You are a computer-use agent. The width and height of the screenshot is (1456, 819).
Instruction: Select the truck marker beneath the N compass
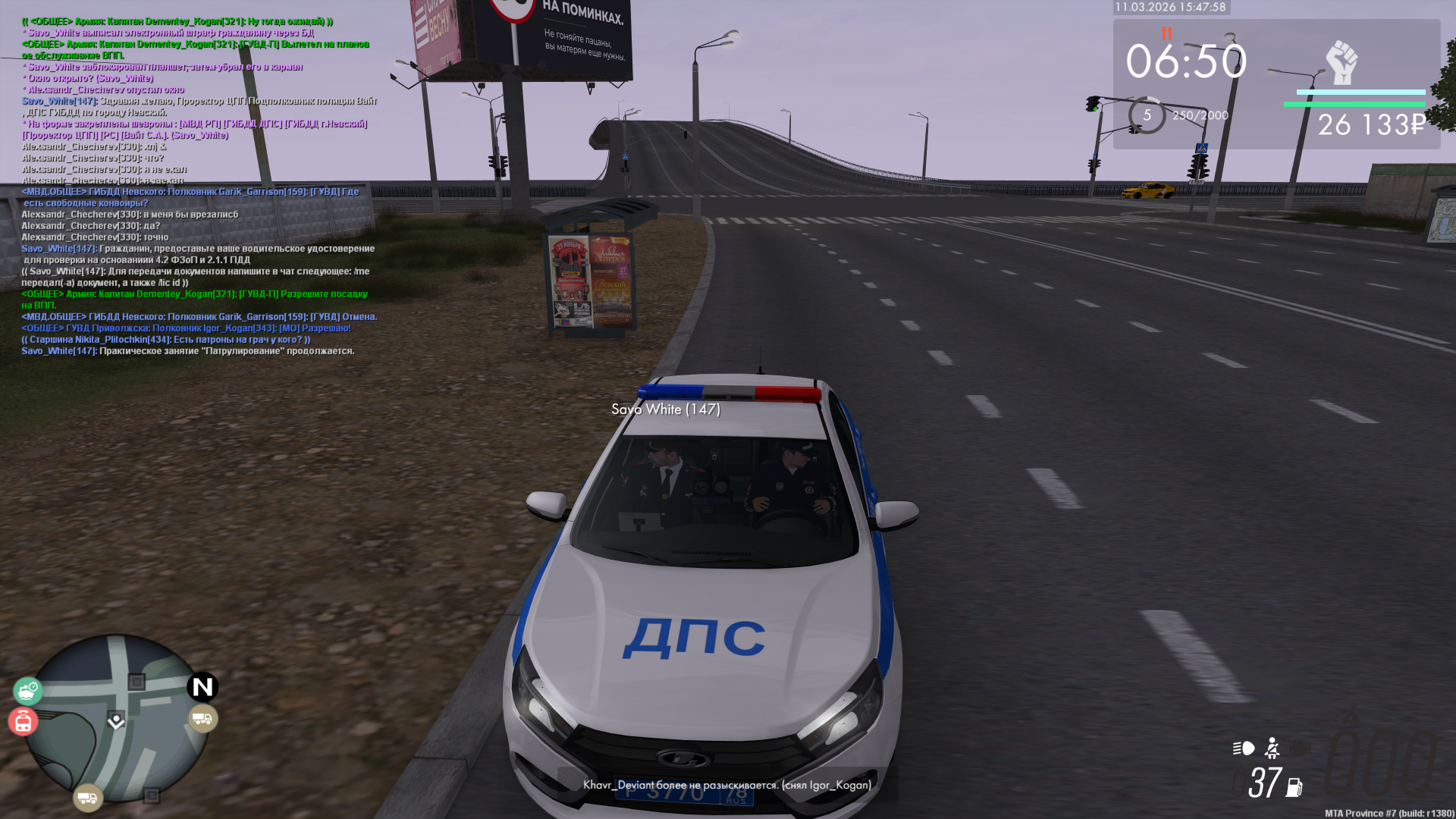pos(202,718)
